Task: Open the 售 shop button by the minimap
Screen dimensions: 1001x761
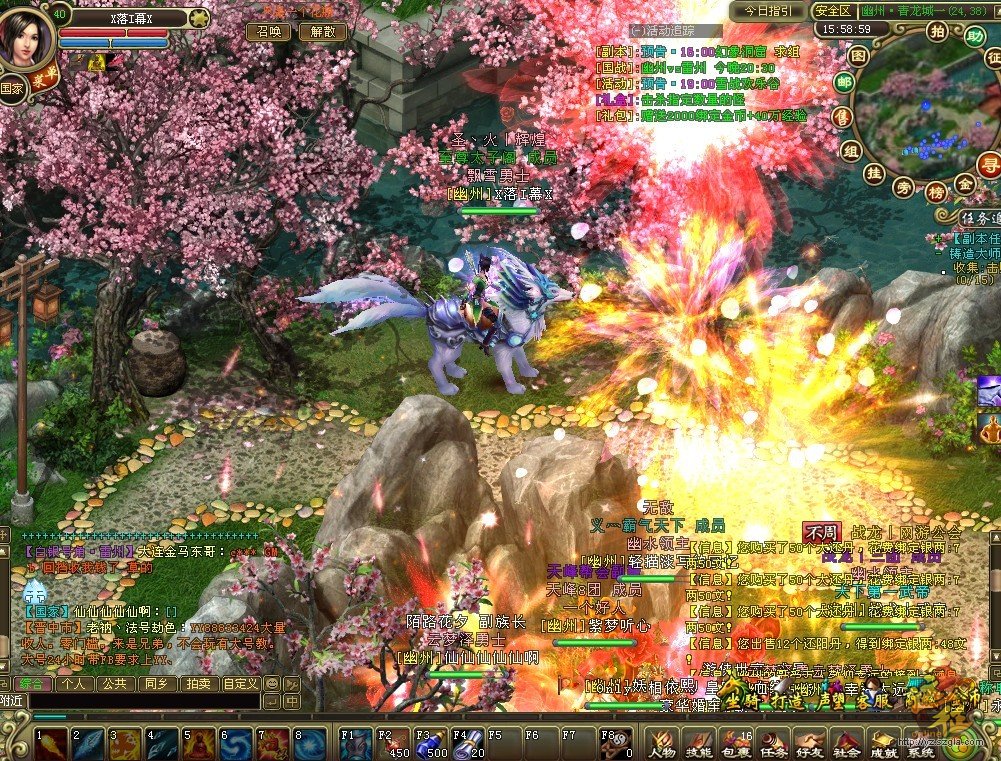Action: coord(844,117)
